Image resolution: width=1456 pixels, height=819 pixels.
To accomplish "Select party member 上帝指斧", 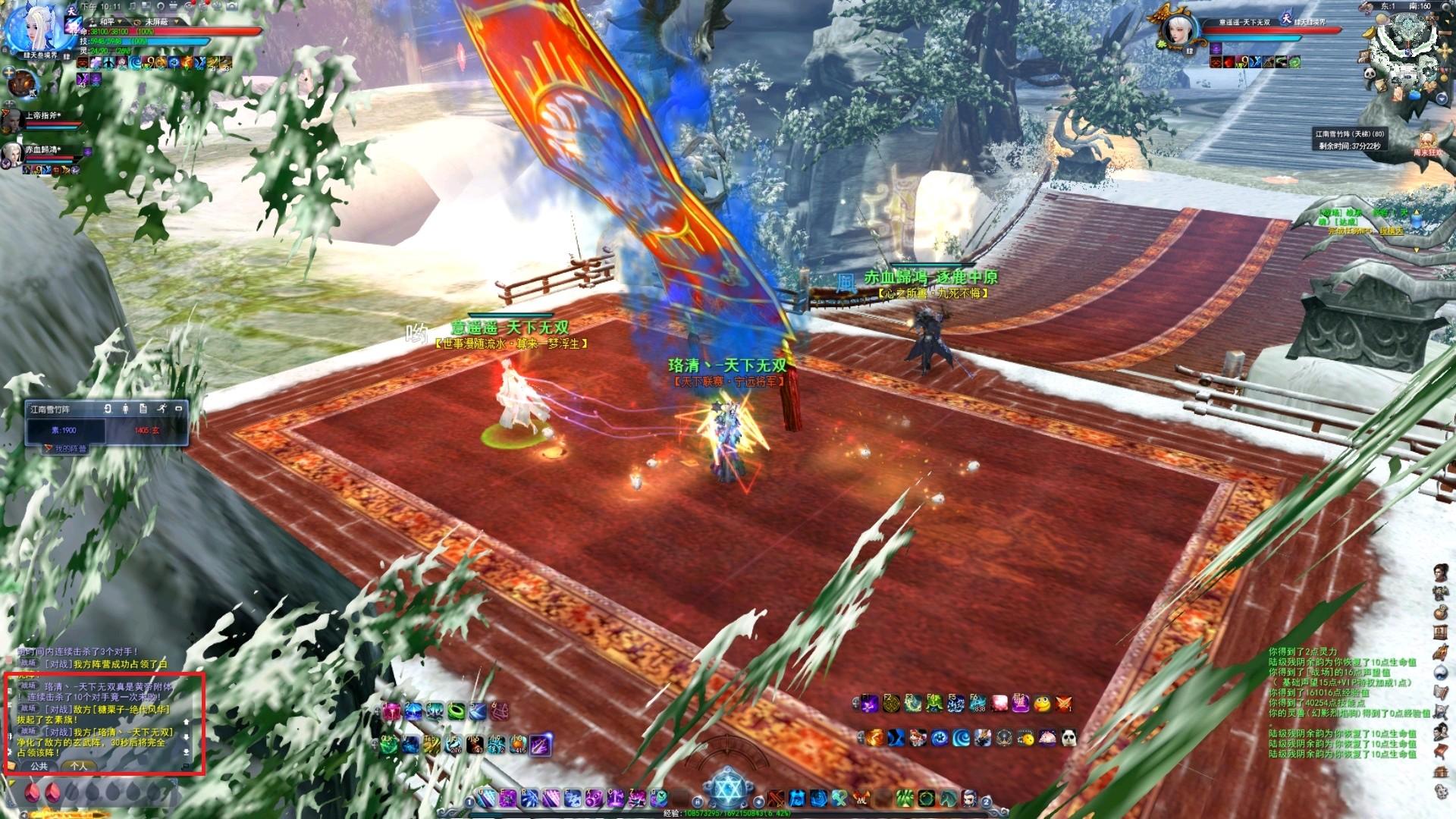I will coord(12,119).
